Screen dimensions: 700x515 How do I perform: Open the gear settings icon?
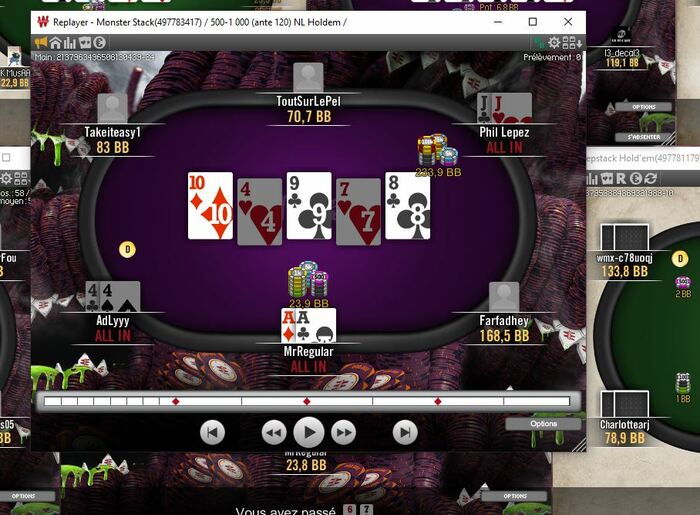coord(554,42)
